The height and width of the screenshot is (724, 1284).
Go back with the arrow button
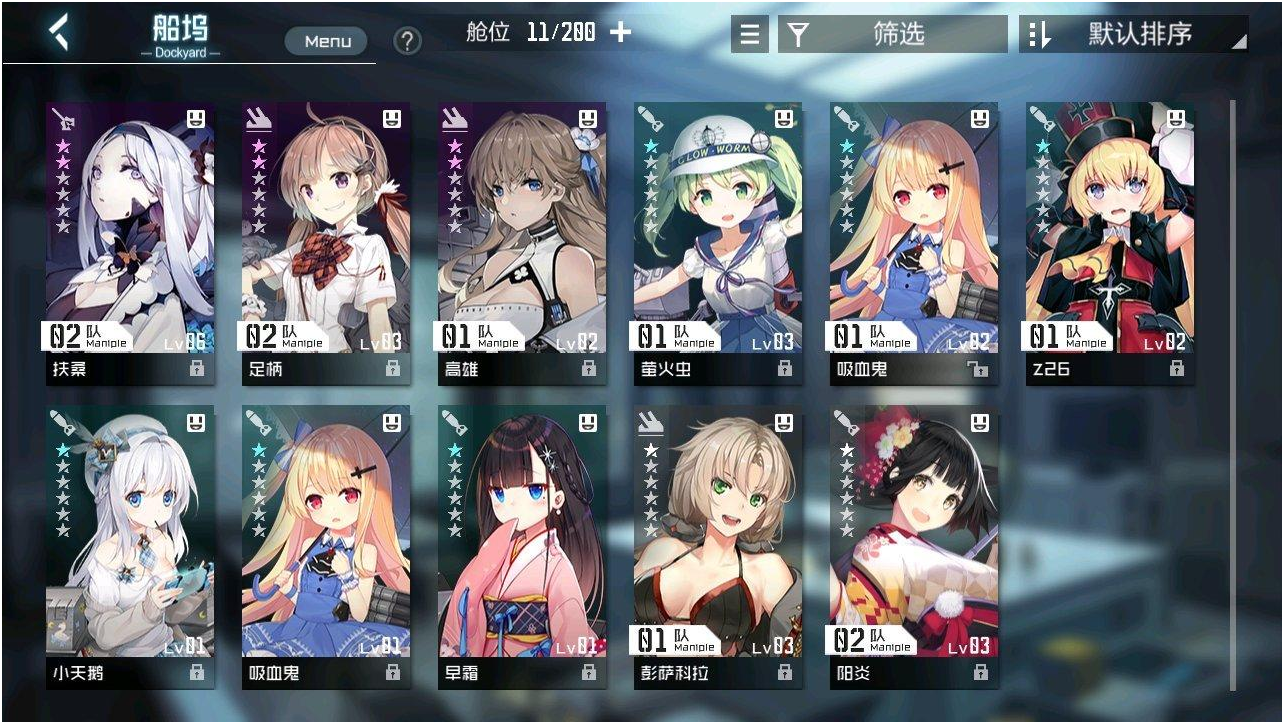point(60,33)
